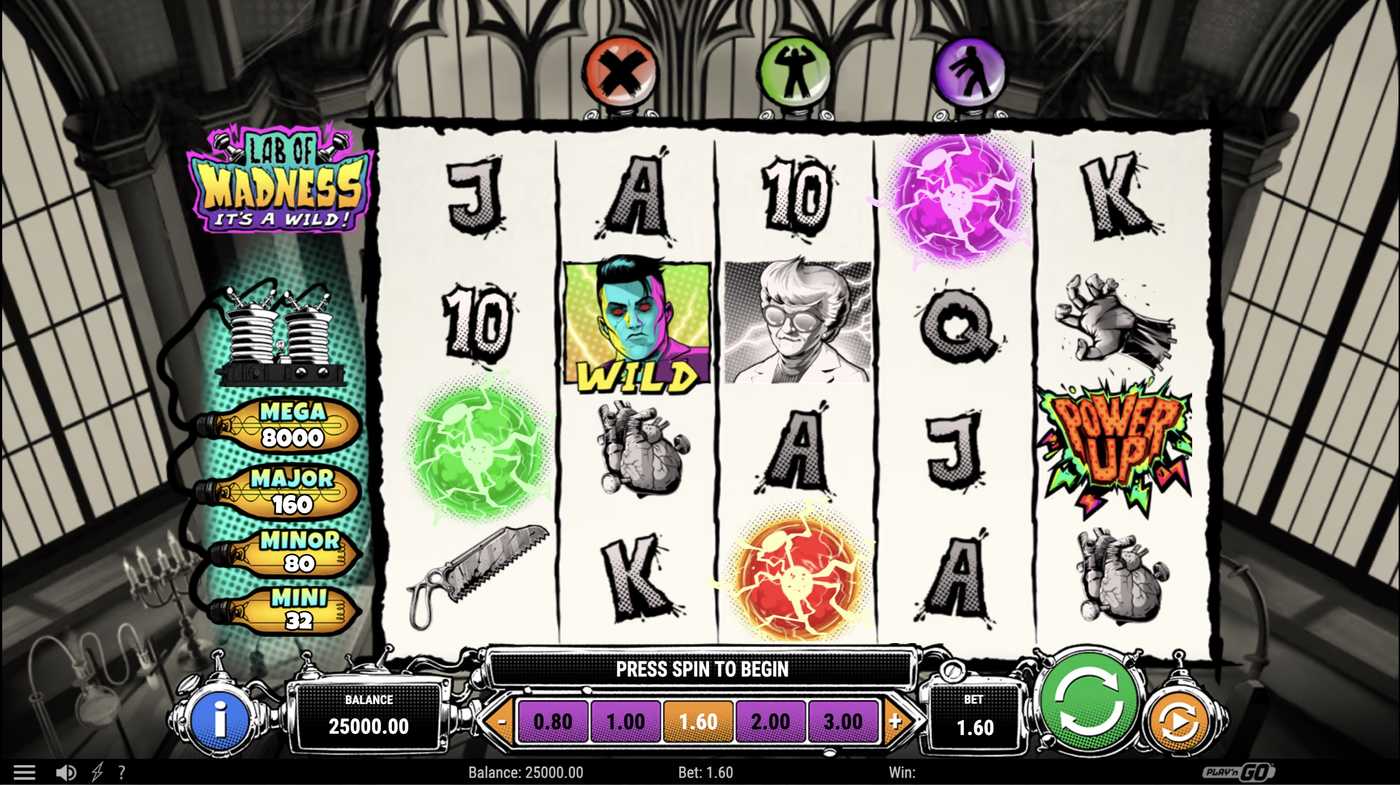Open the hamburger game menu
The width and height of the screenshot is (1400, 785).
(x=24, y=771)
